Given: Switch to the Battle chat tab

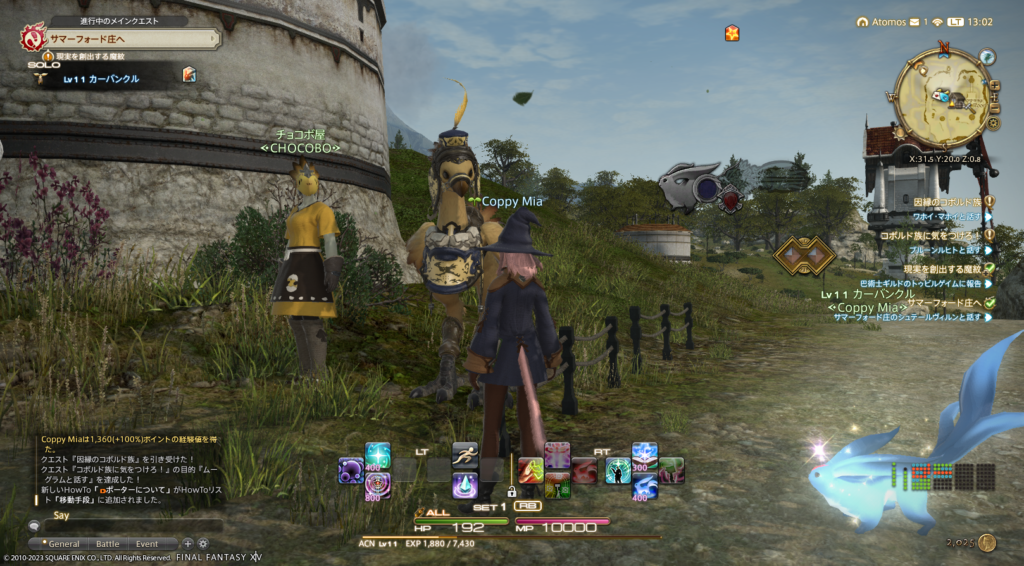Looking at the screenshot, I should click(107, 544).
